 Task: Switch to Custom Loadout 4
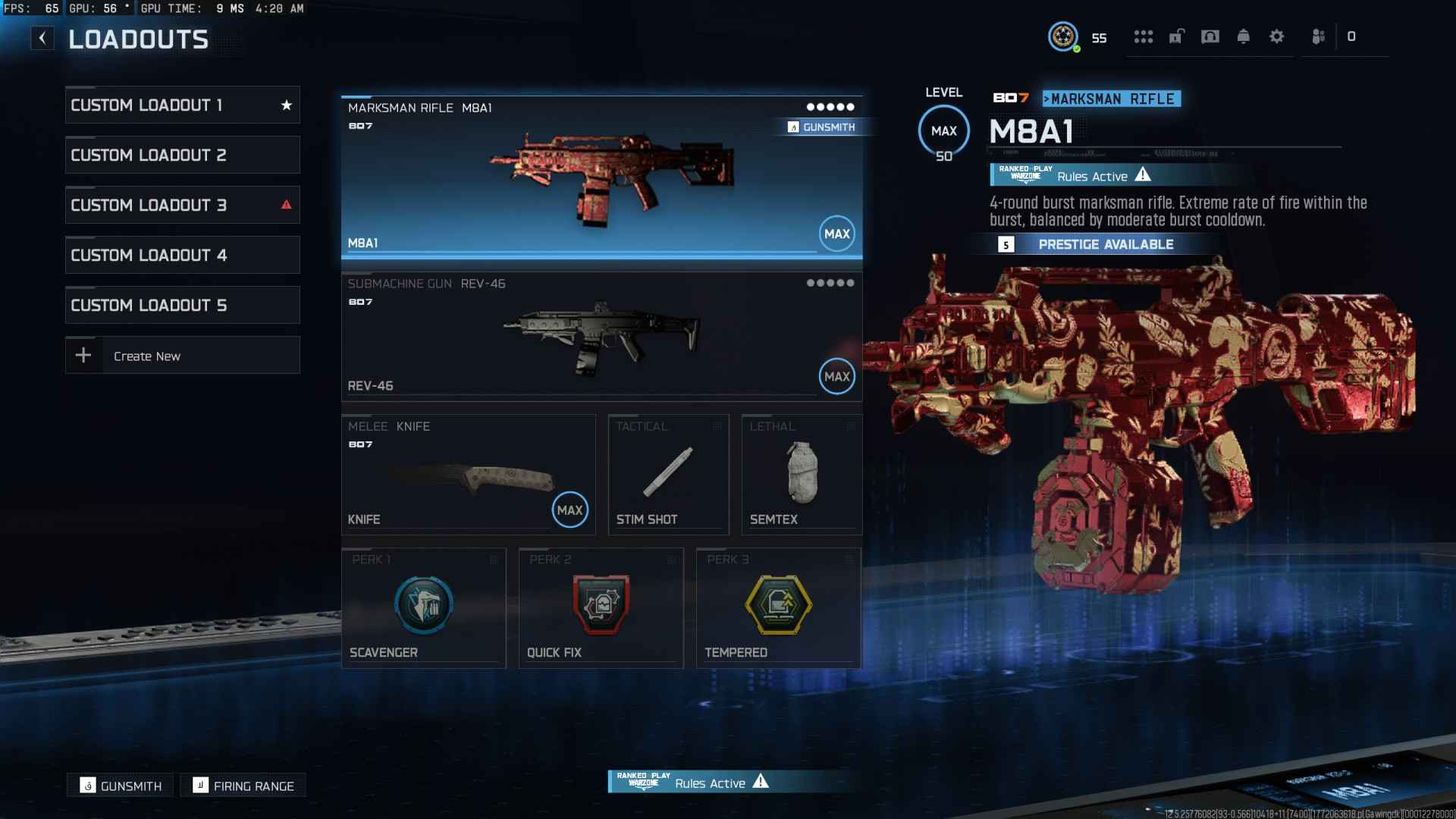(x=182, y=256)
